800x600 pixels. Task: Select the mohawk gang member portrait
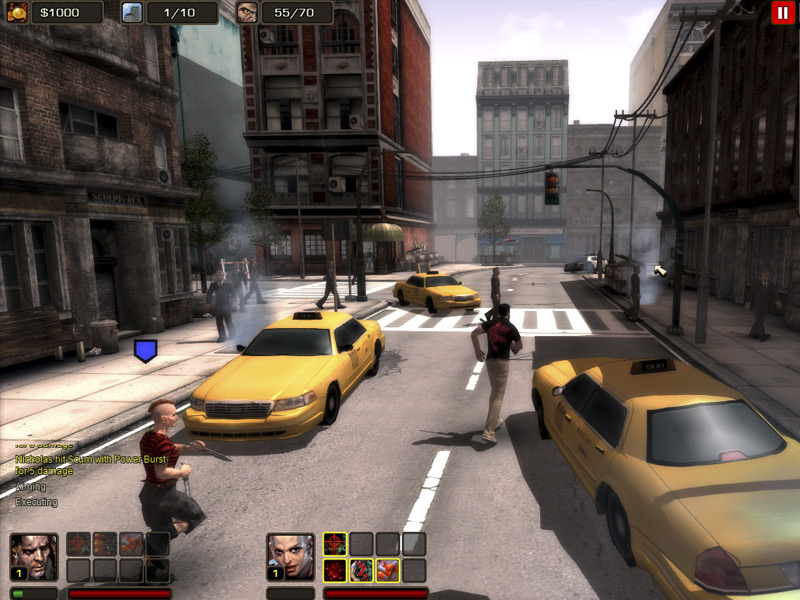(290, 556)
